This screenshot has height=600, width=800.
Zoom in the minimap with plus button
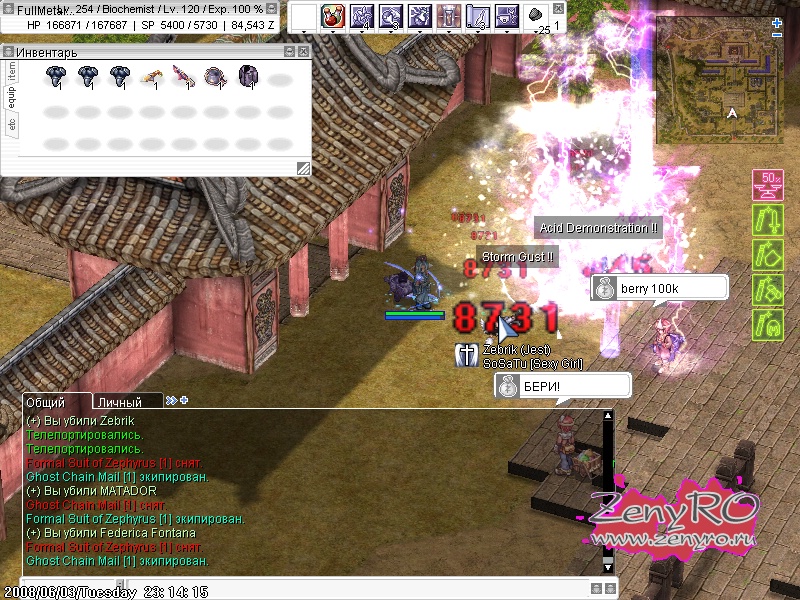[x=777, y=21]
